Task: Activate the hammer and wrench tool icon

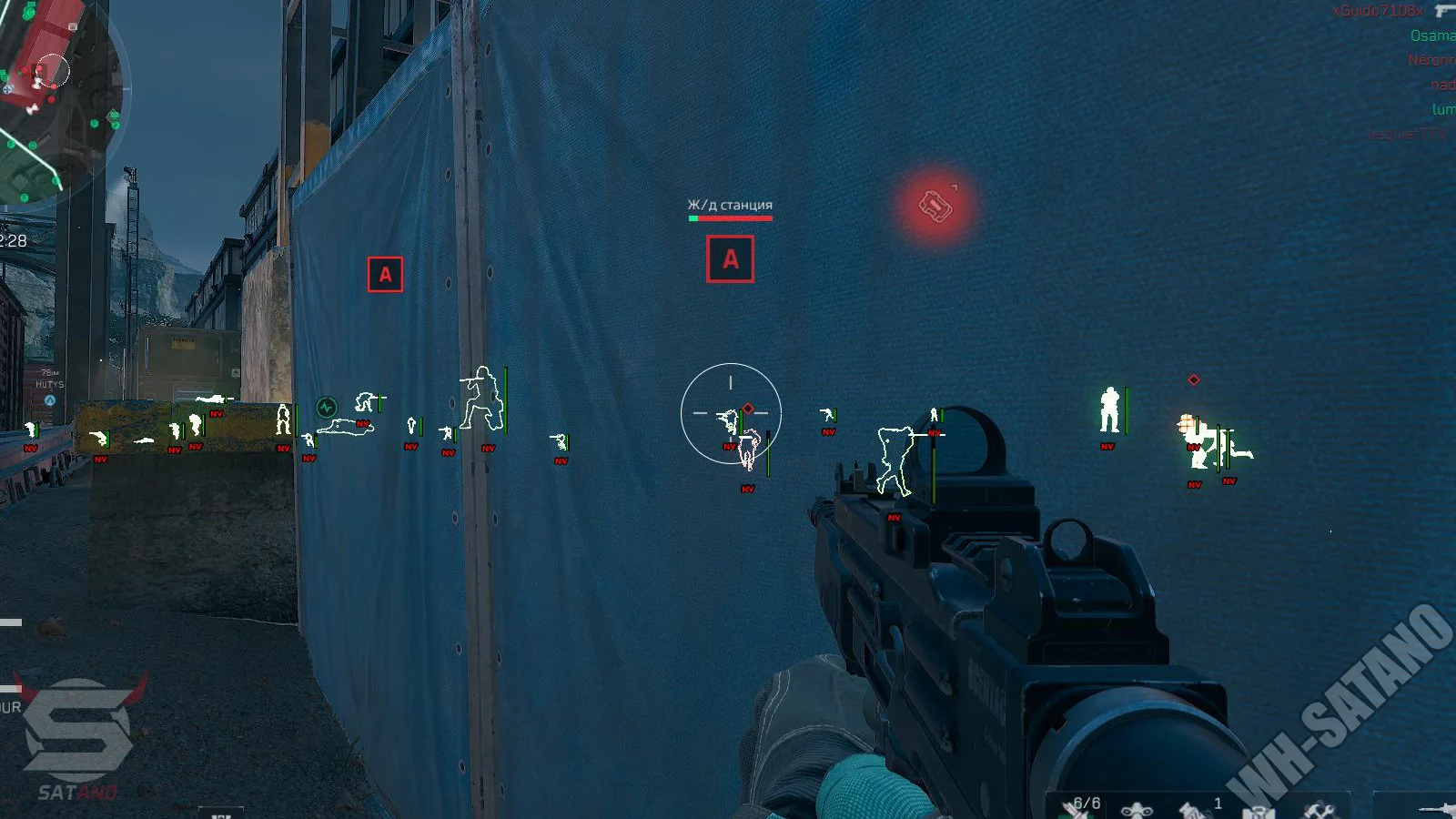Action: [x=1318, y=809]
